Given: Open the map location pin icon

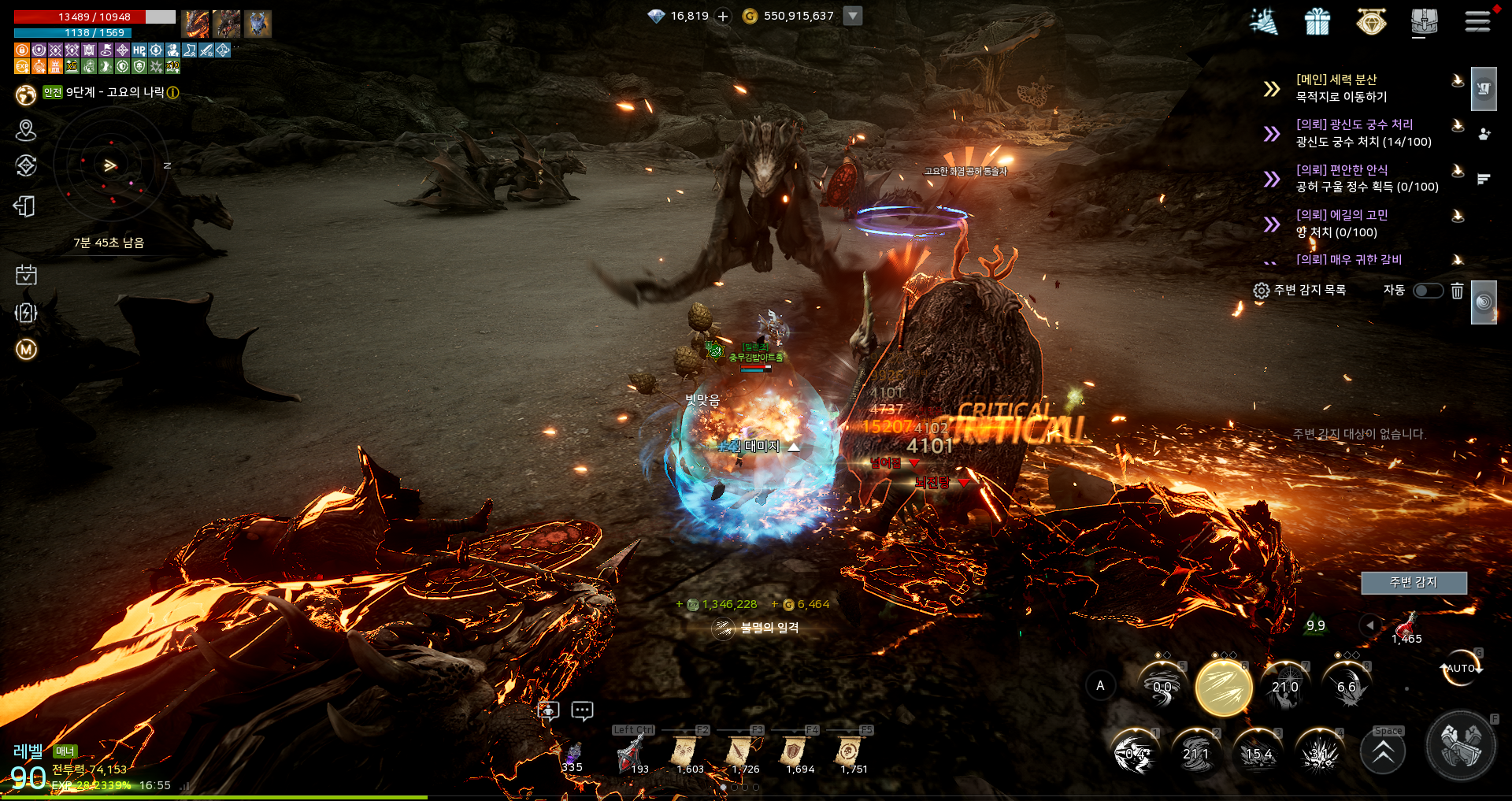Looking at the screenshot, I should coord(26,130).
